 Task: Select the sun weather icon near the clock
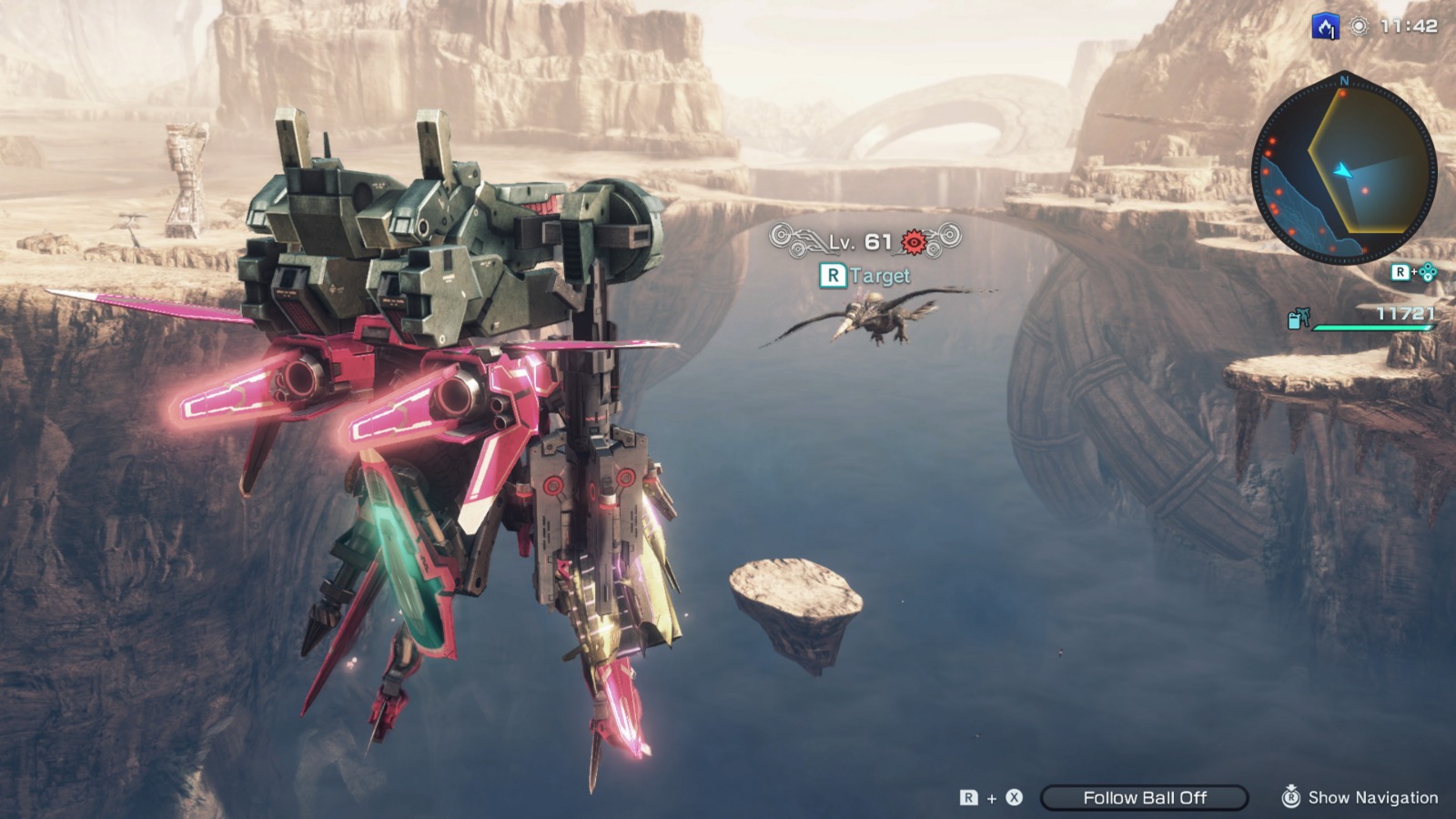(1359, 25)
